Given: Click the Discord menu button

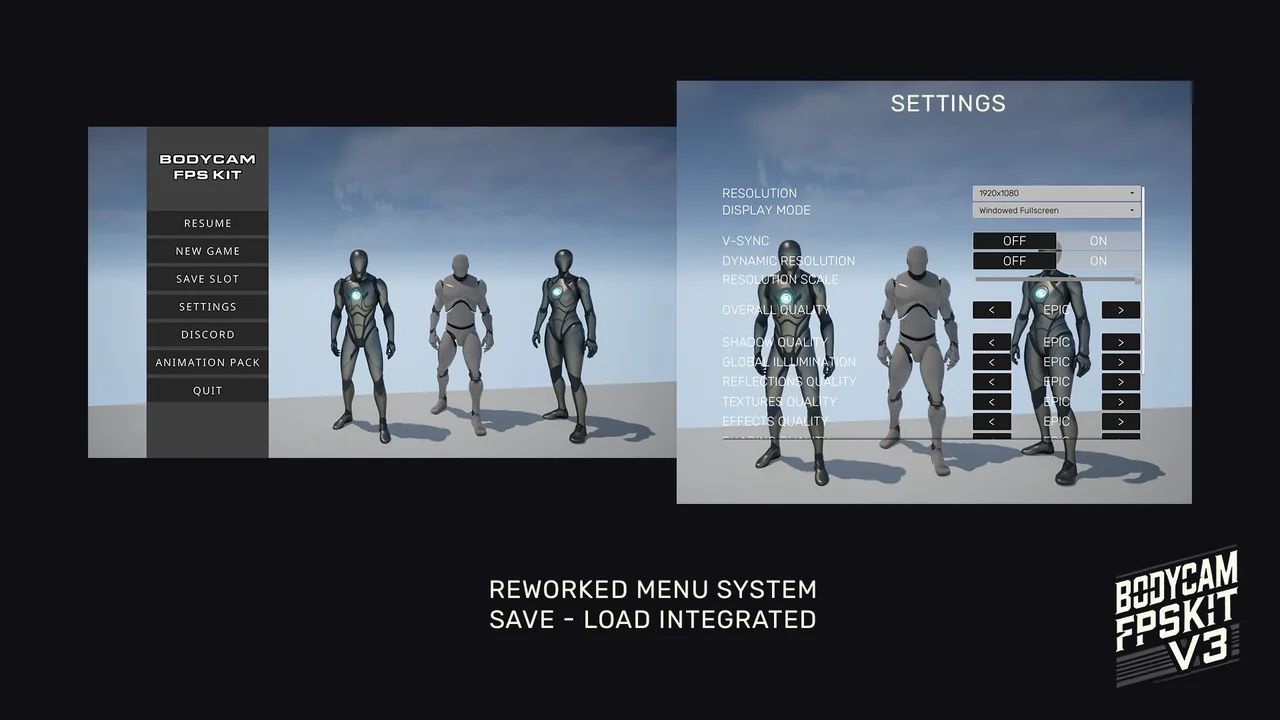Looking at the screenshot, I should [207, 335].
